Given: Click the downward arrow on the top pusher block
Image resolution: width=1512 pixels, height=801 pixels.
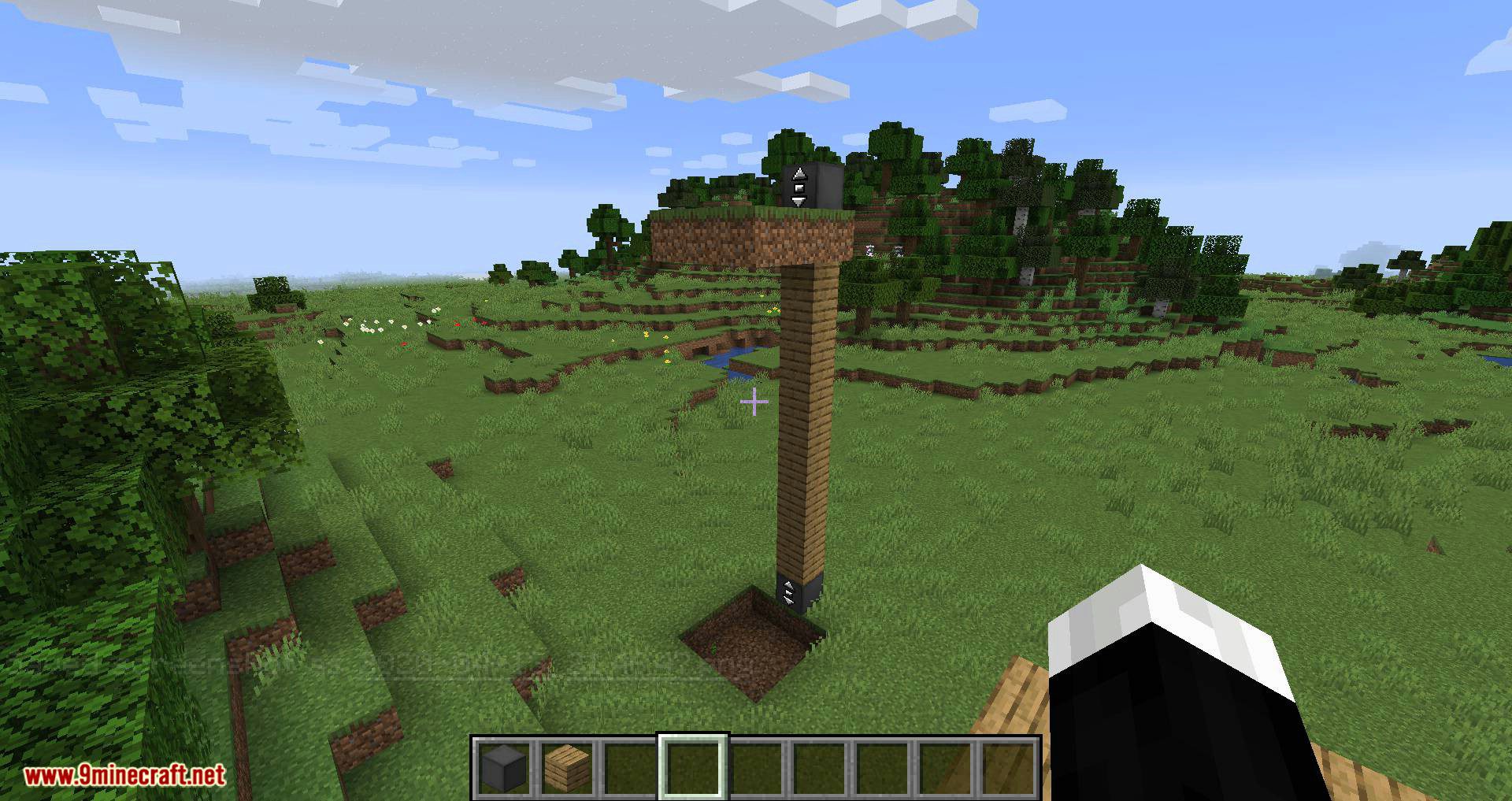Looking at the screenshot, I should pyautogui.click(x=799, y=202).
